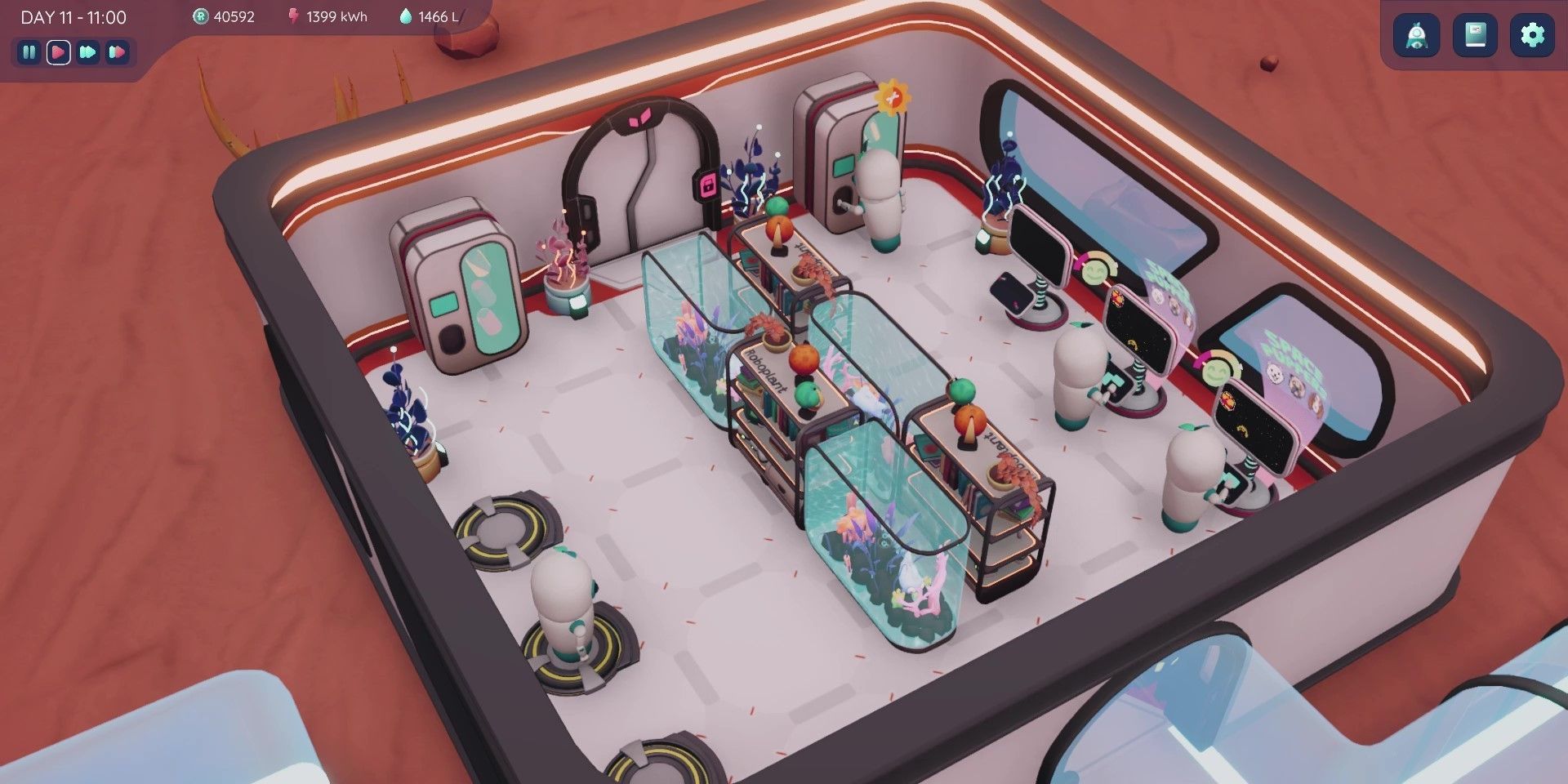Enable fast-forward speed
Screen dimensions: 1568x784
coord(87,52)
